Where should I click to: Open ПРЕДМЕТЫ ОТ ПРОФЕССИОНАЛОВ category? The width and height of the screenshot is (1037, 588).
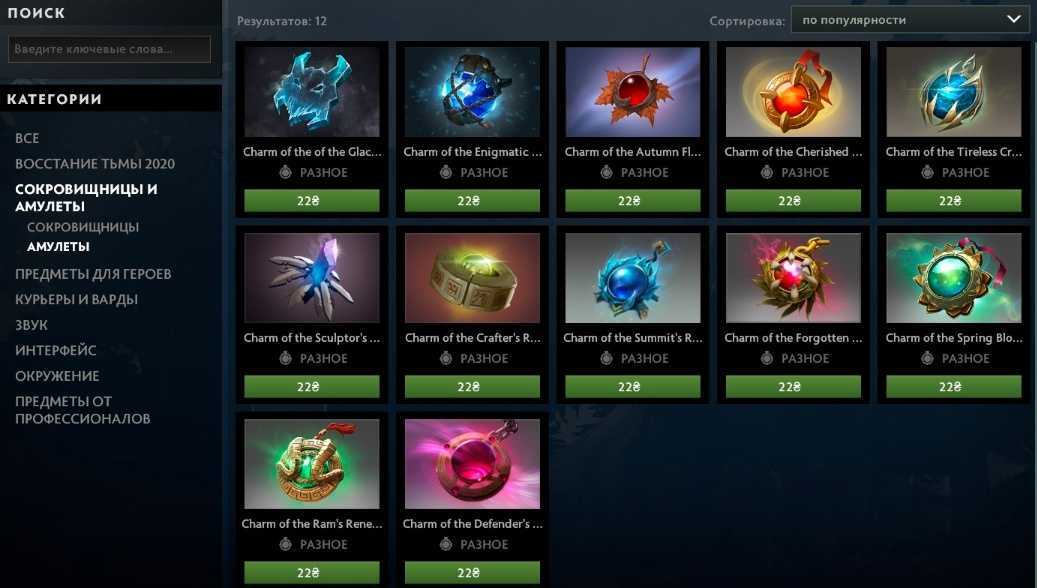(82, 410)
